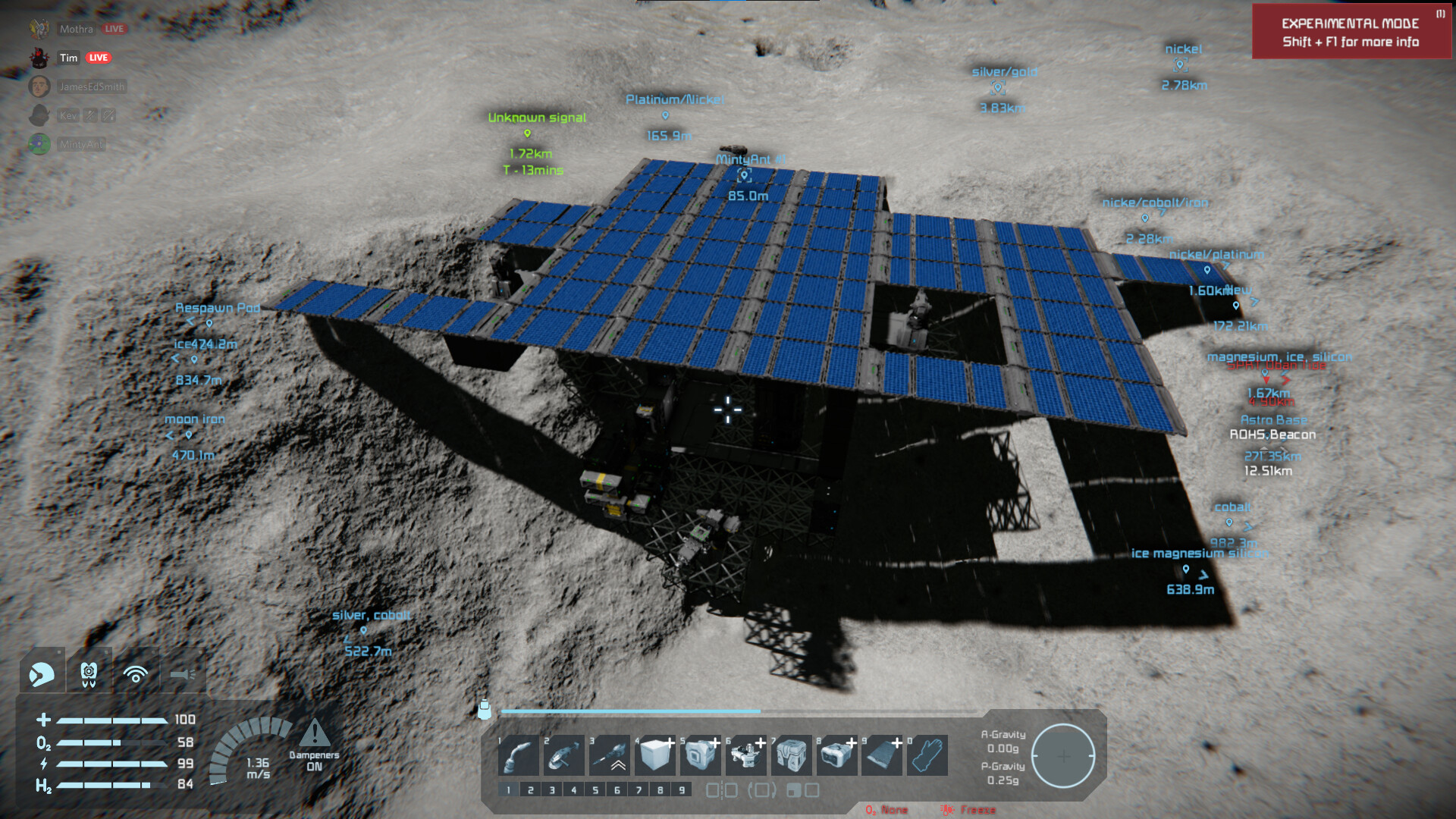This screenshot has height=819, width=1456.
Task: Choose the armor block cube slot
Action: 655,755
